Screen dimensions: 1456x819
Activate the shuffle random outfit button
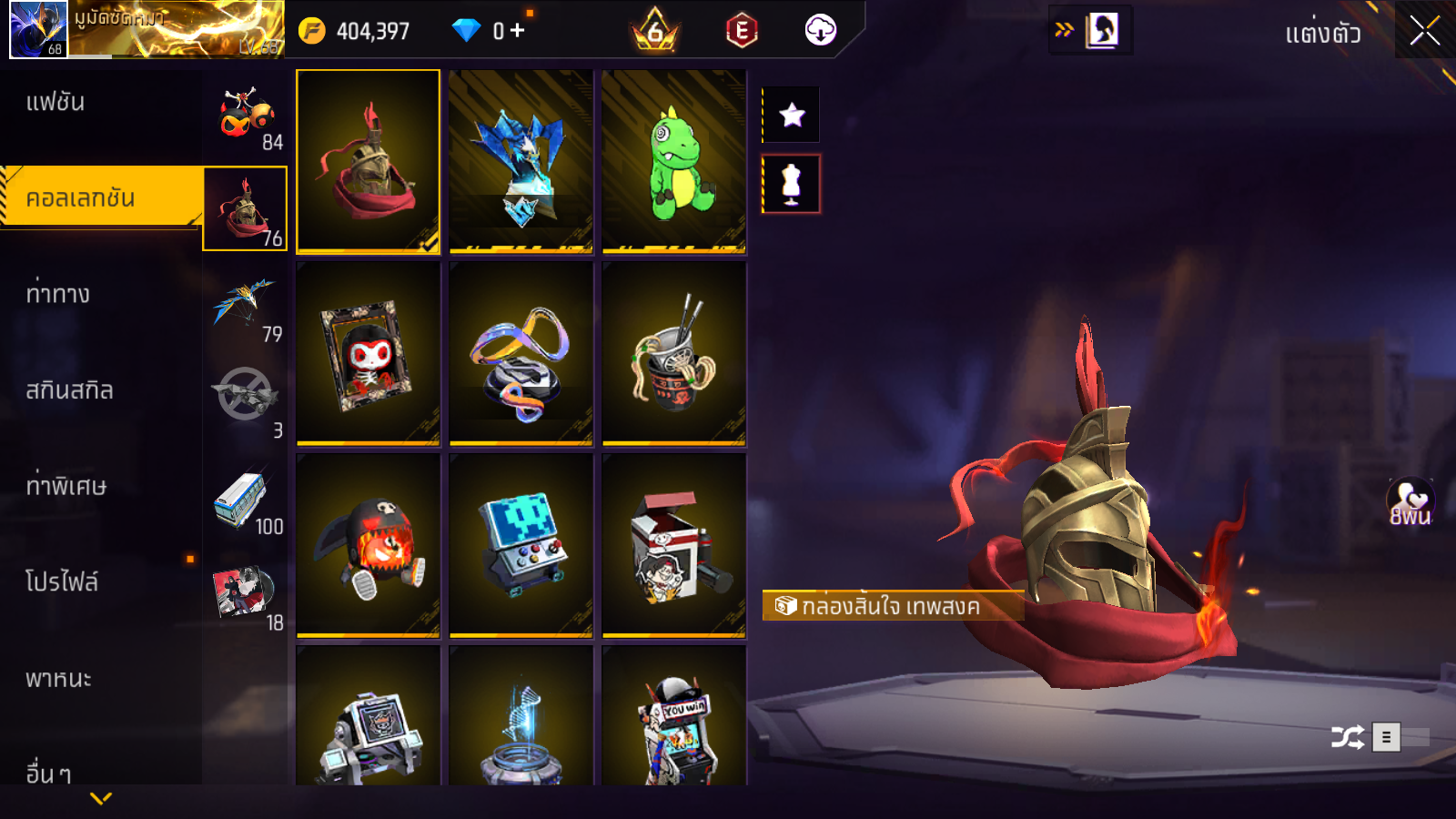(1347, 737)
